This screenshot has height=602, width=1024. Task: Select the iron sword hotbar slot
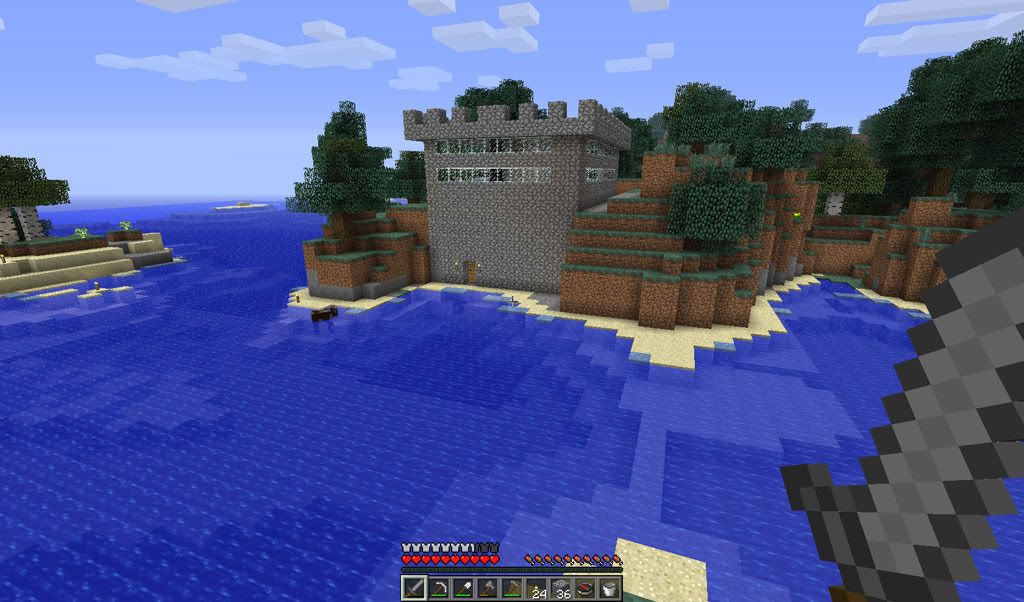pos(415,588)
